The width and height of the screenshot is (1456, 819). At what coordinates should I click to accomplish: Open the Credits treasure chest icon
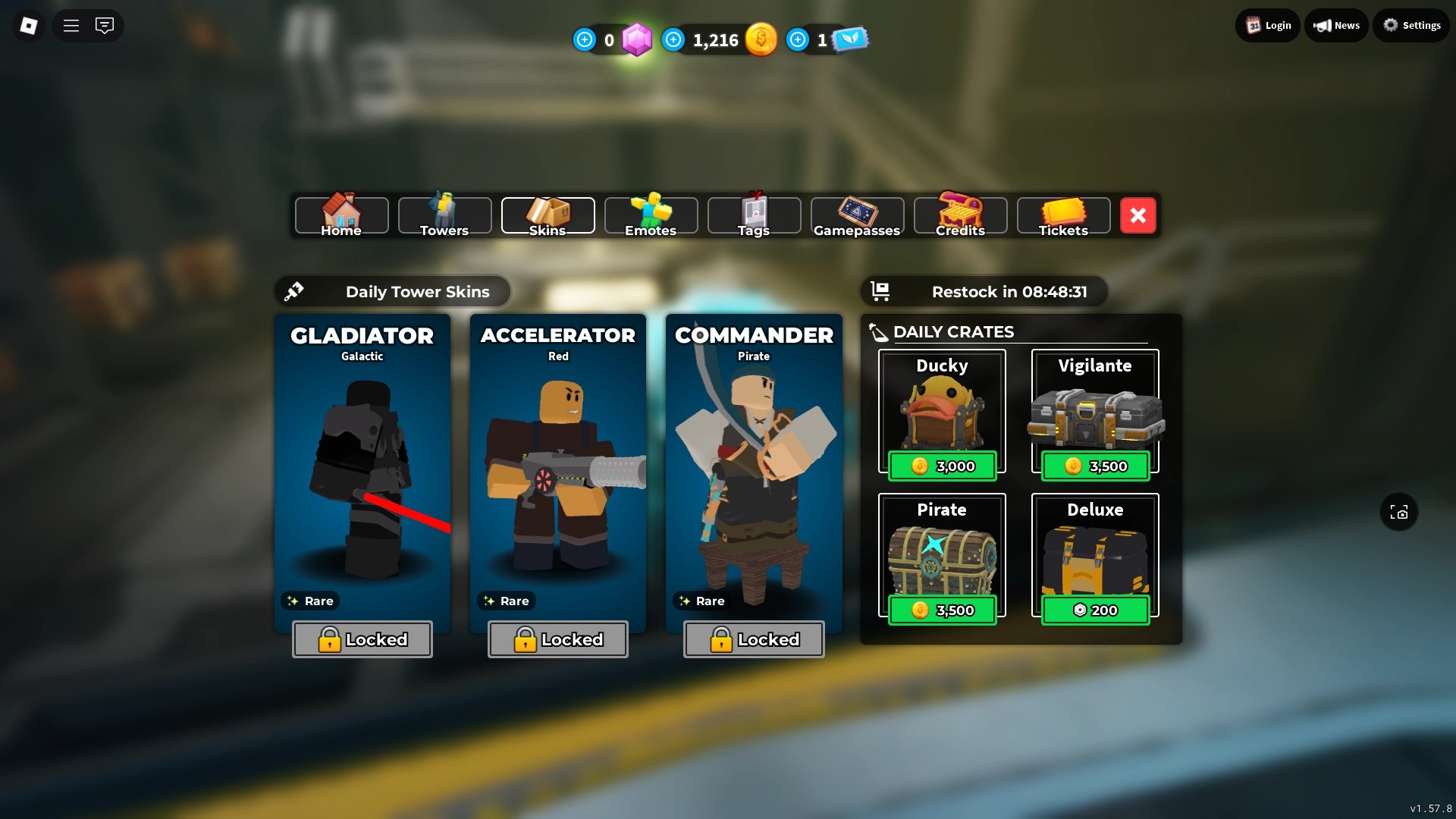tap(960, 210)
